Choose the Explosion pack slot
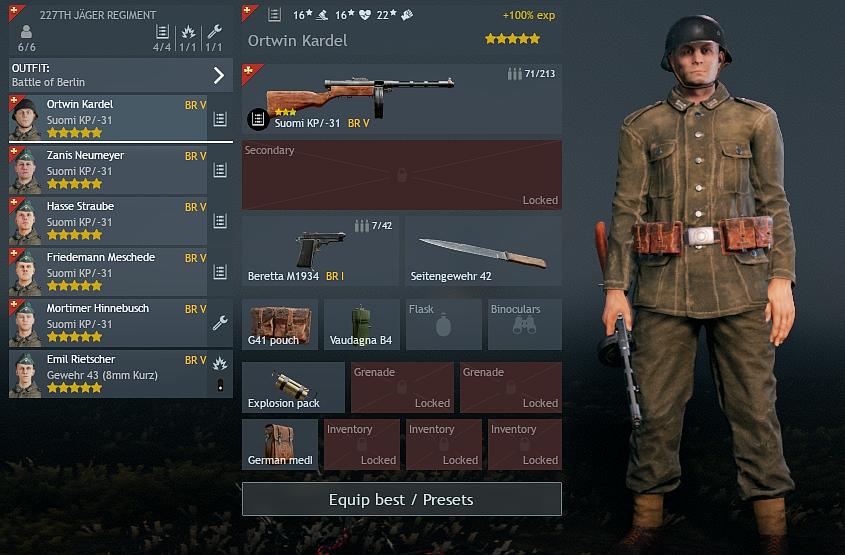Image resolution: width=845 pixels, height=555 pixels. (292, 387)
